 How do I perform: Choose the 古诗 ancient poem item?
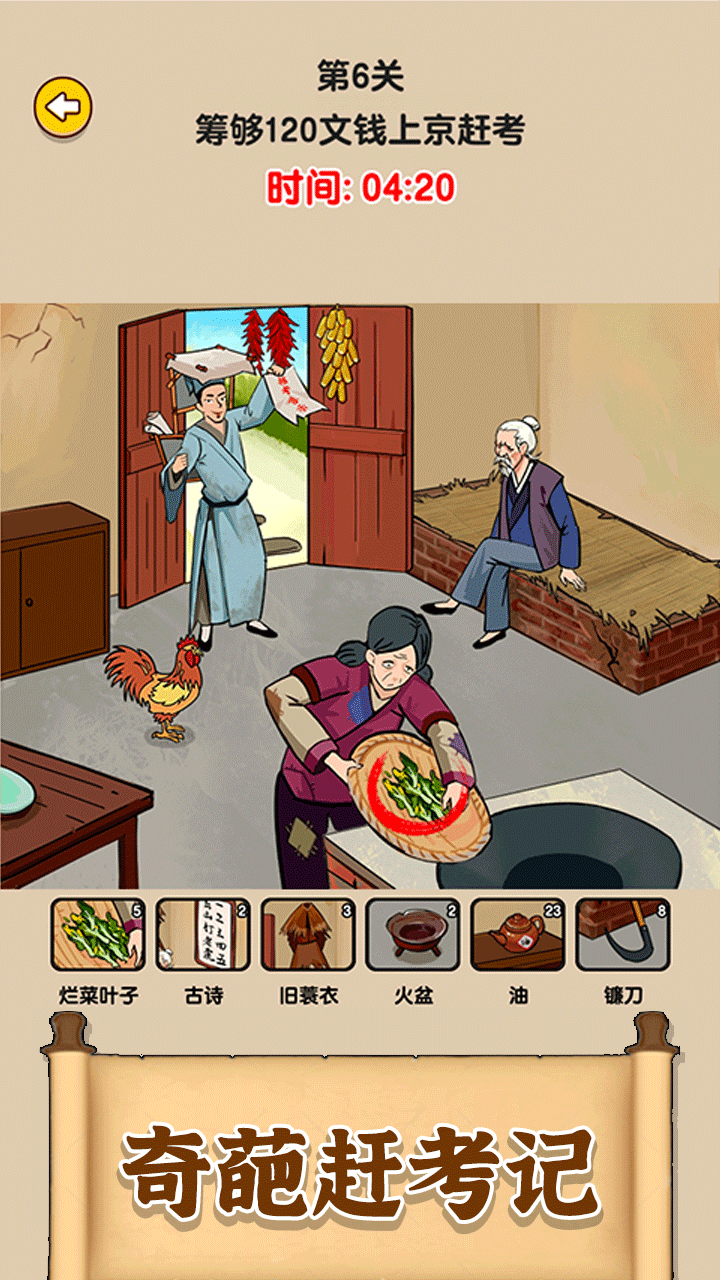tap(203, 935)
